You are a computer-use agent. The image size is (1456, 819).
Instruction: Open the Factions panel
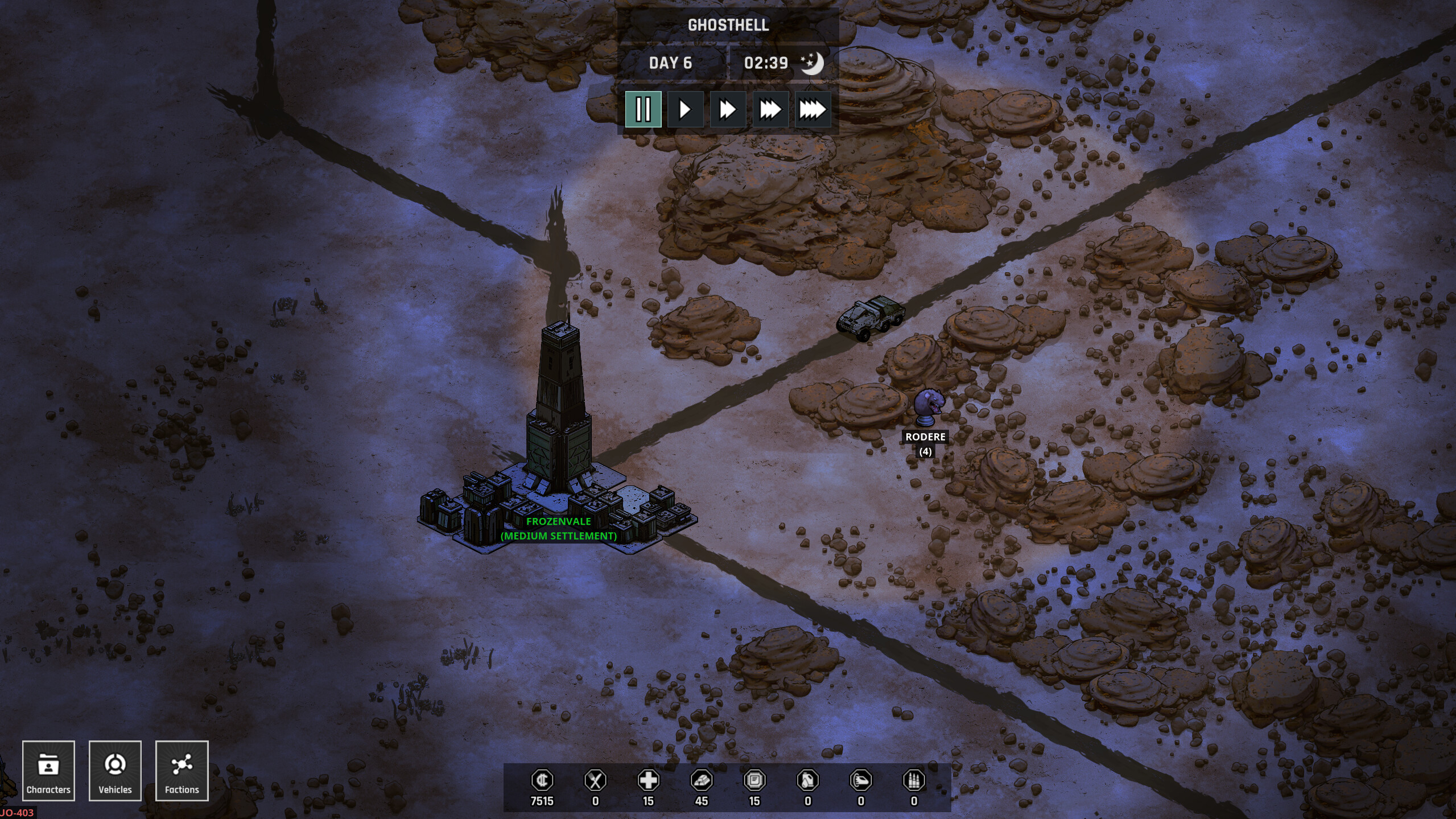182,771
